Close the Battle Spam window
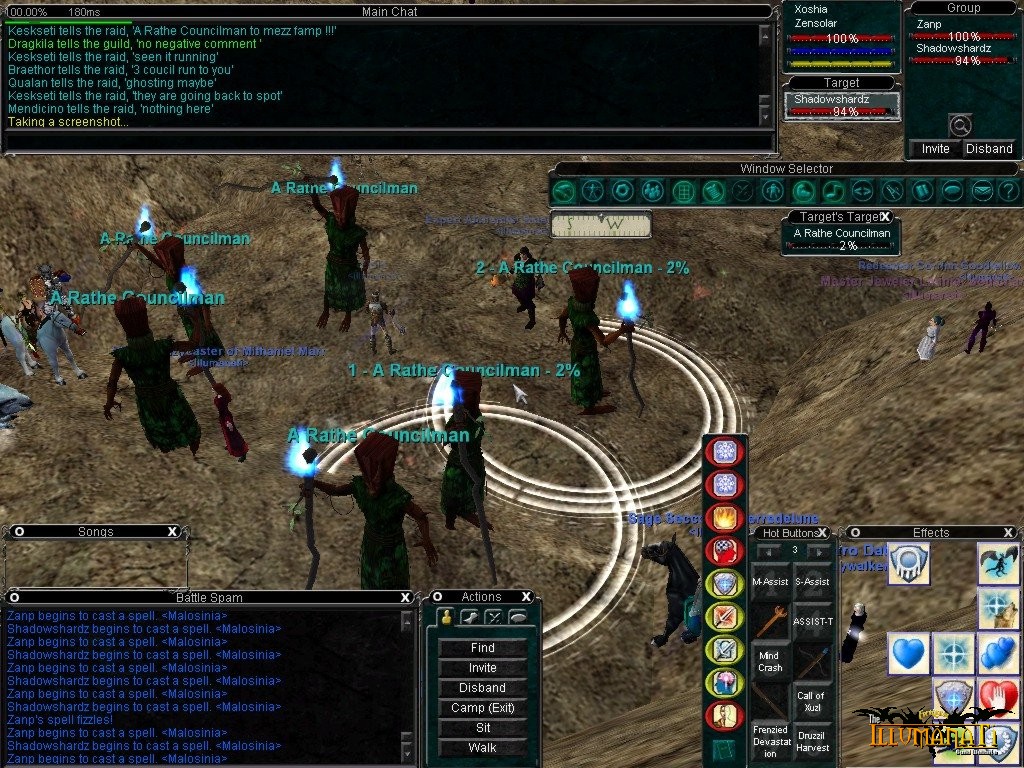 pos(405,597)
